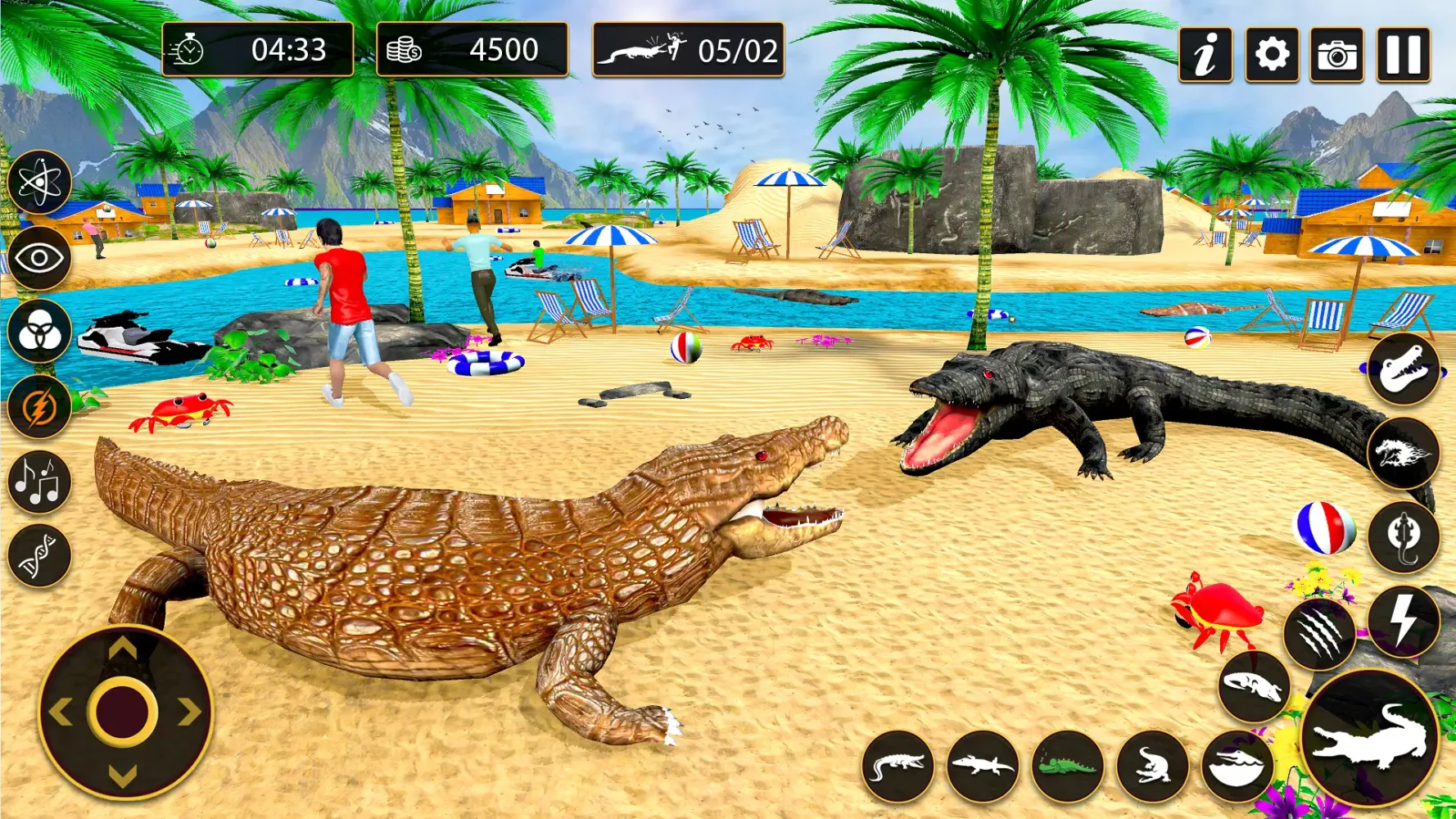Screen dimensions: 1456x819
Task: Toggle the pause button
Action: coord(1402,56)
